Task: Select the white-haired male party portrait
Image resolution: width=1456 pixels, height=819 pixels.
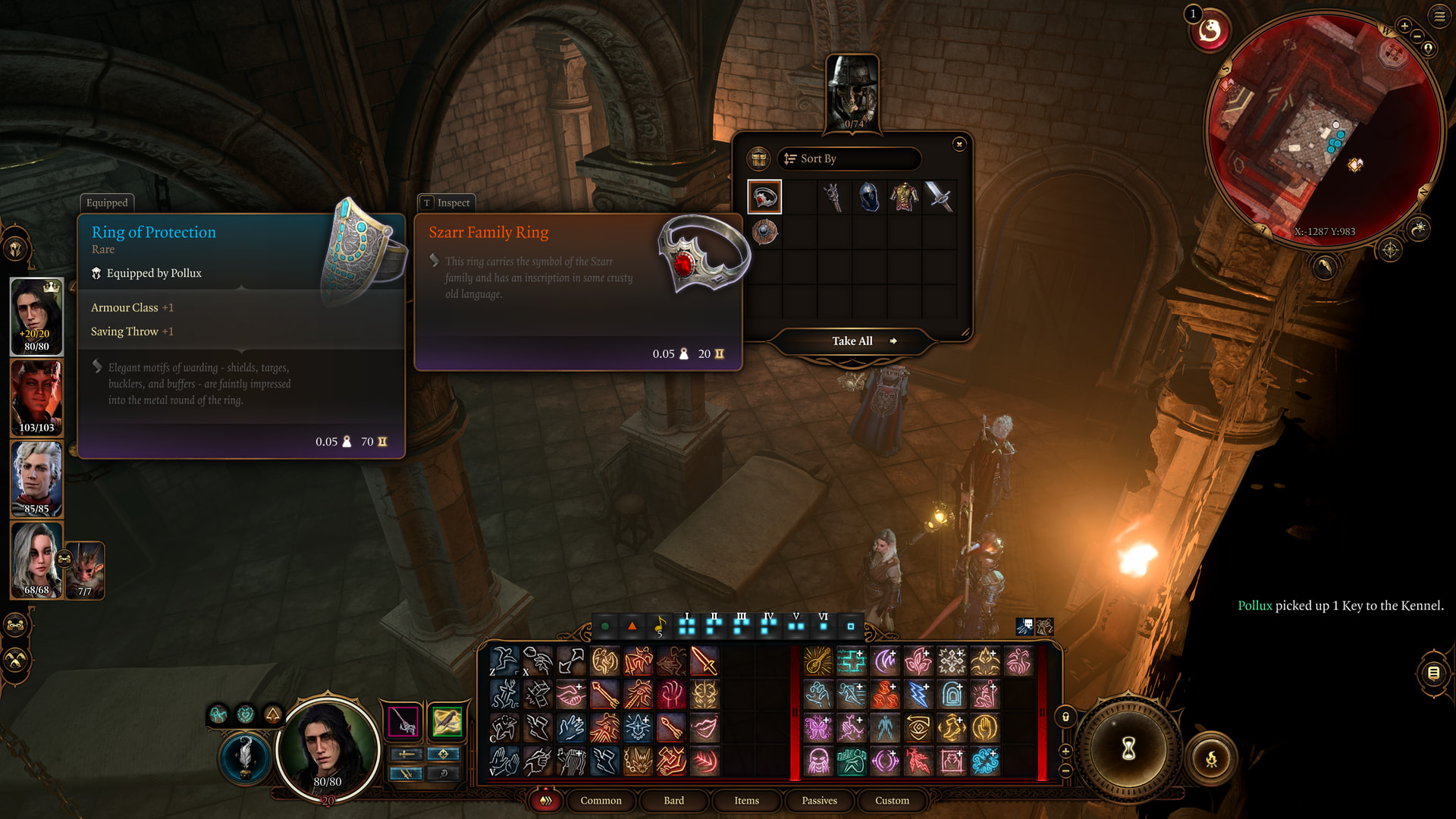Action: tap(36, 479)
